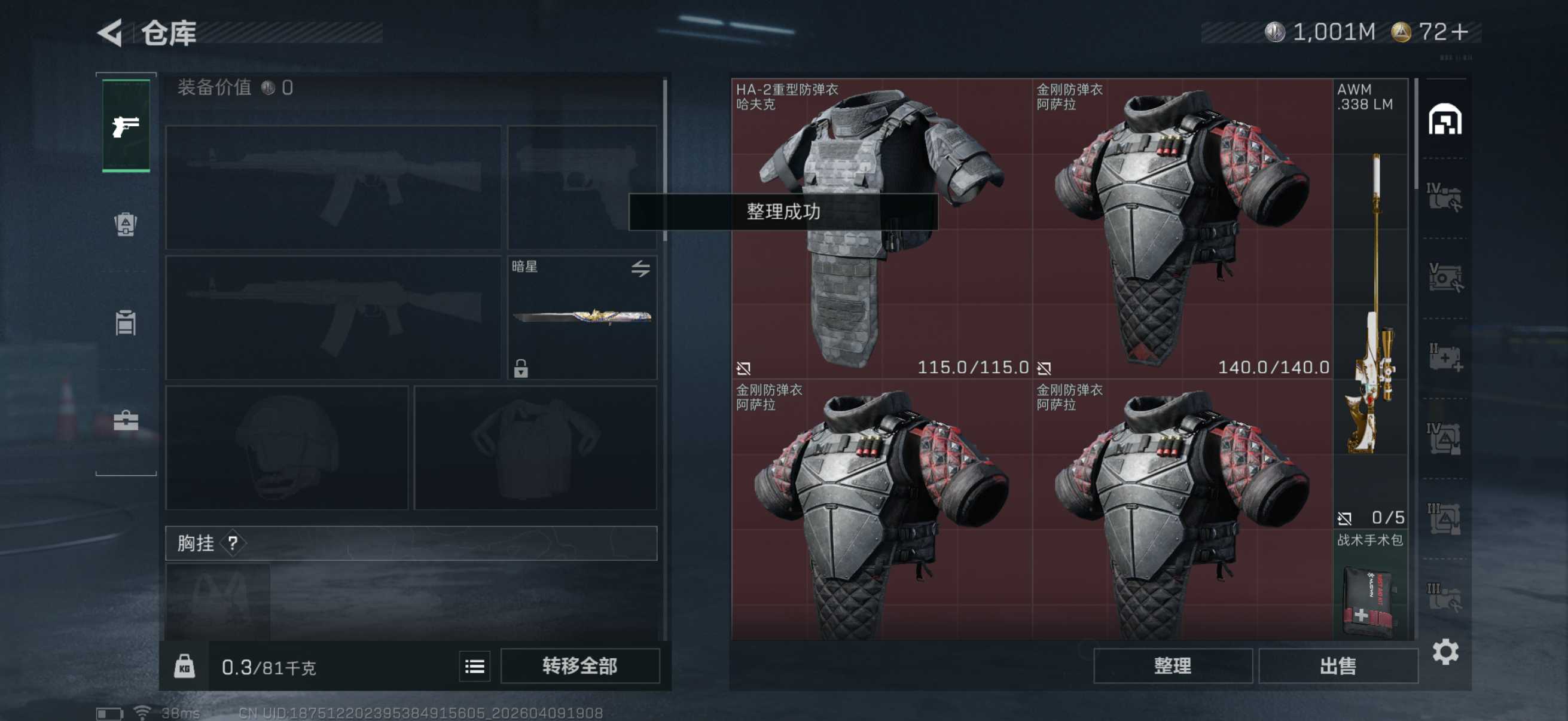1568x721 pixels.
Task: Click the 整理 sort button
Action: point(1172,665)
